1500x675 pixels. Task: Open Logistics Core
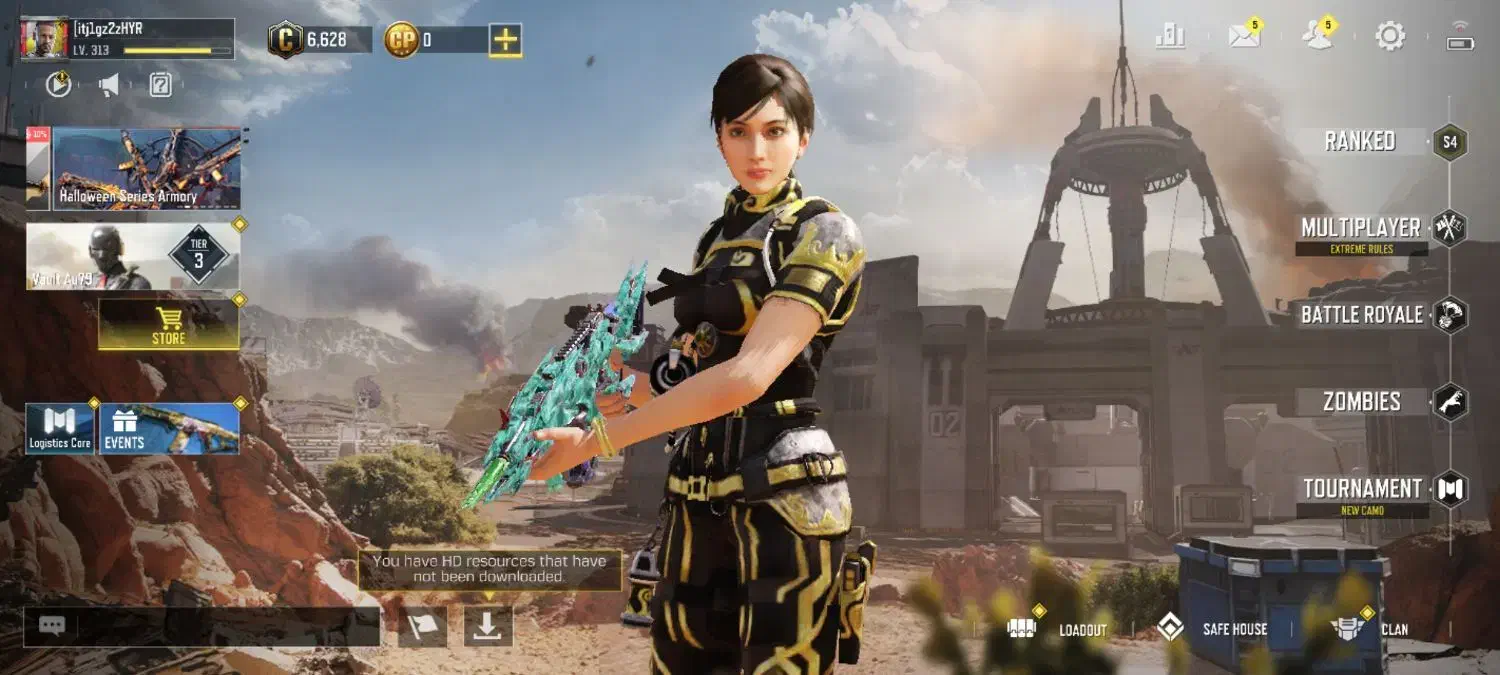click(x=60, y=429)
